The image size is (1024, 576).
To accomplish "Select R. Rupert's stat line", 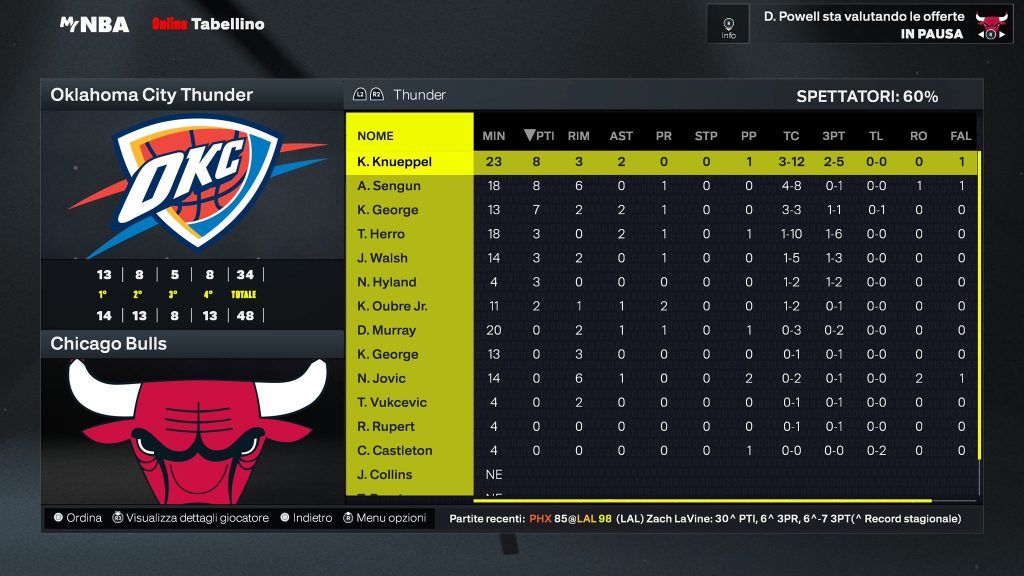I will [385, 426].
